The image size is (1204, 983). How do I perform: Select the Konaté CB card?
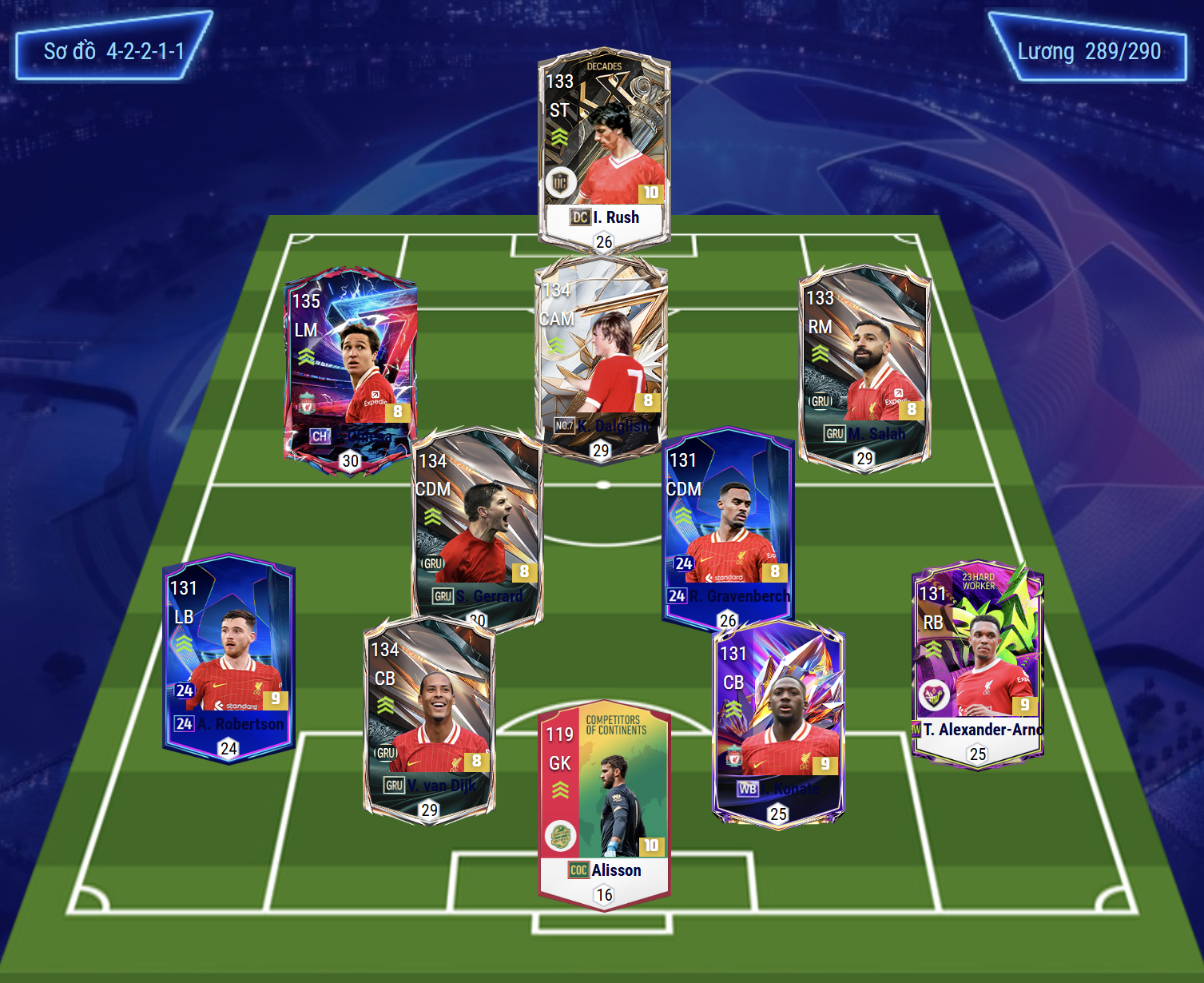click(x=778, y=719)
